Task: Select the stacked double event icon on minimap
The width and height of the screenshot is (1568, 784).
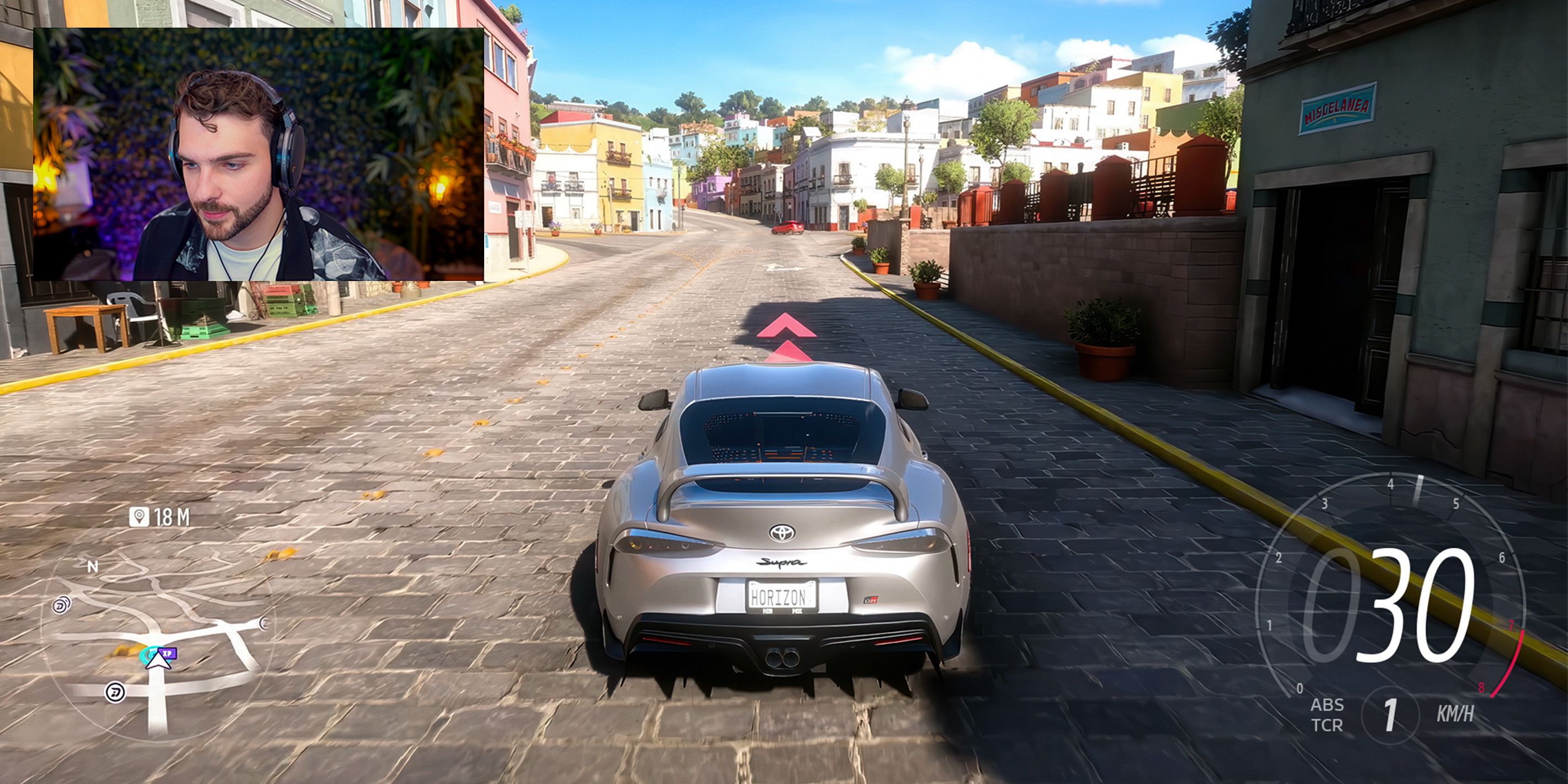Action: point(61,605)
